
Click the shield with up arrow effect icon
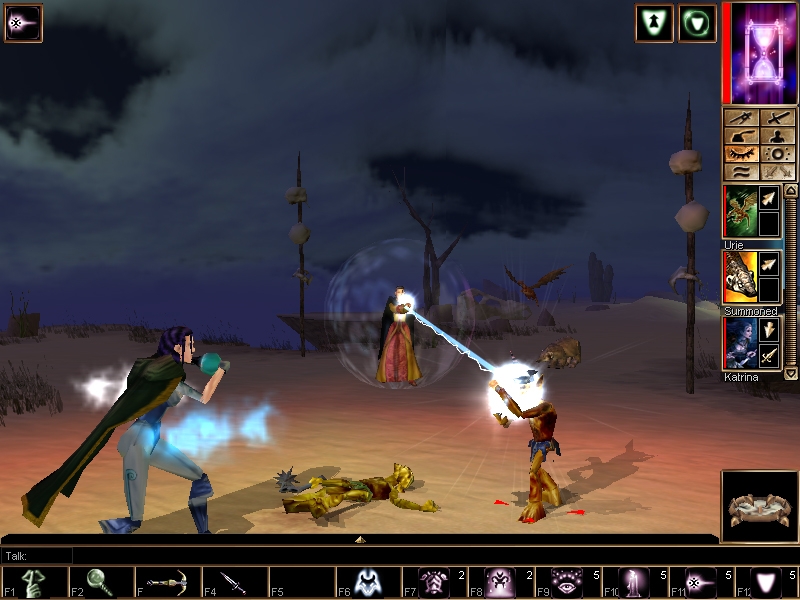[x=654, y=23]
